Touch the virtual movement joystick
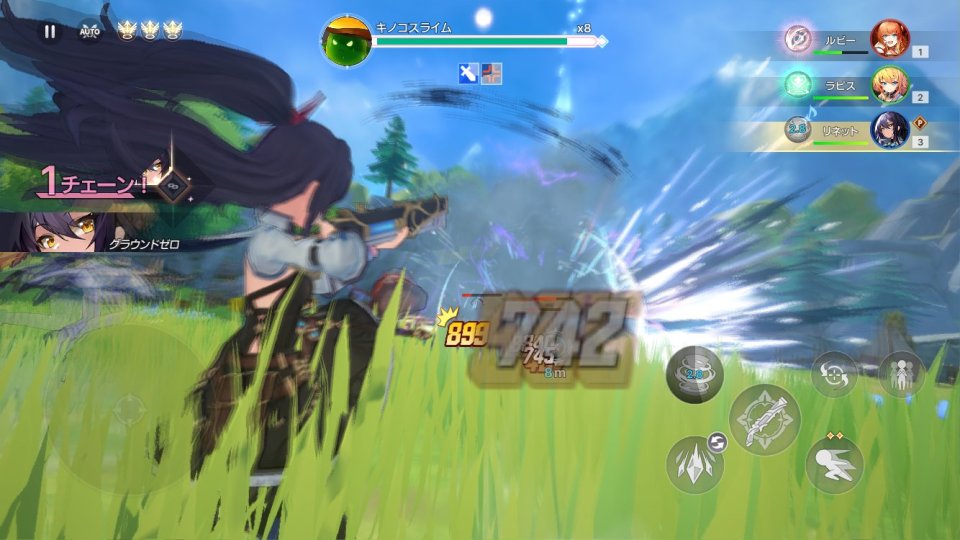 128,408
